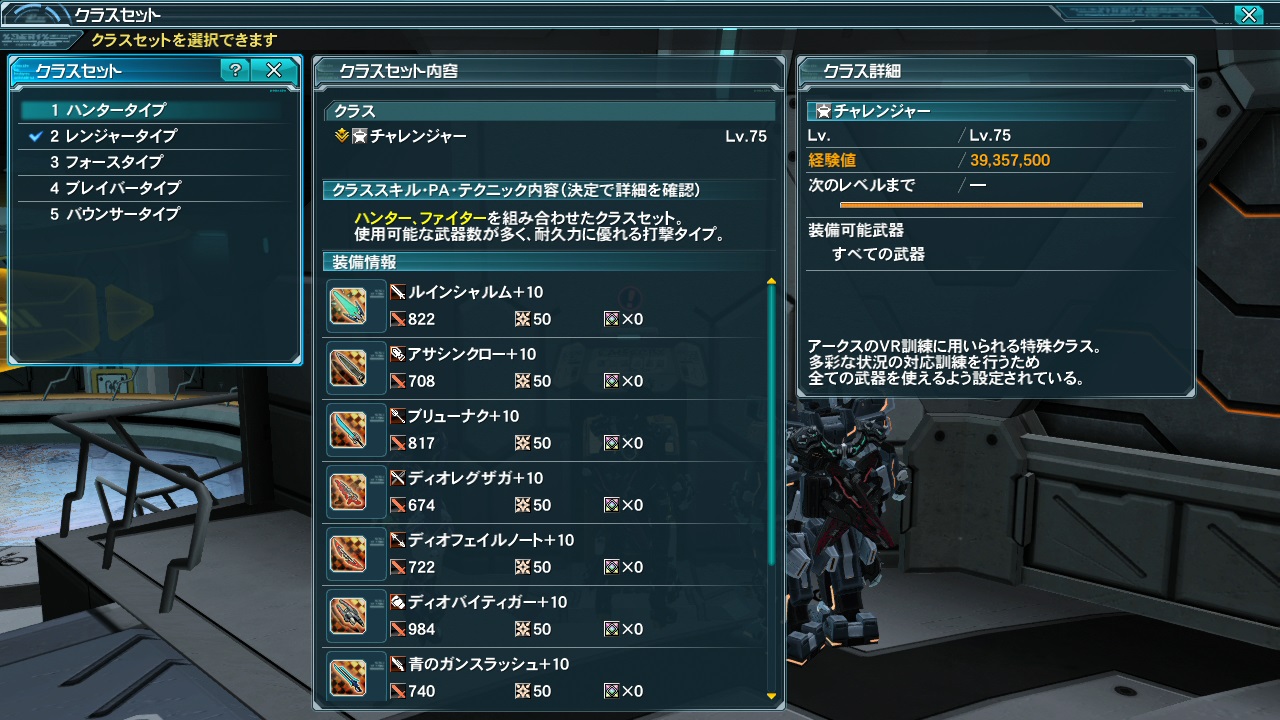The width and height of the screenshot is (1280, 720).
Task: Select the ブリューナク+10 sword icon
Action: [x=355, y=429]
